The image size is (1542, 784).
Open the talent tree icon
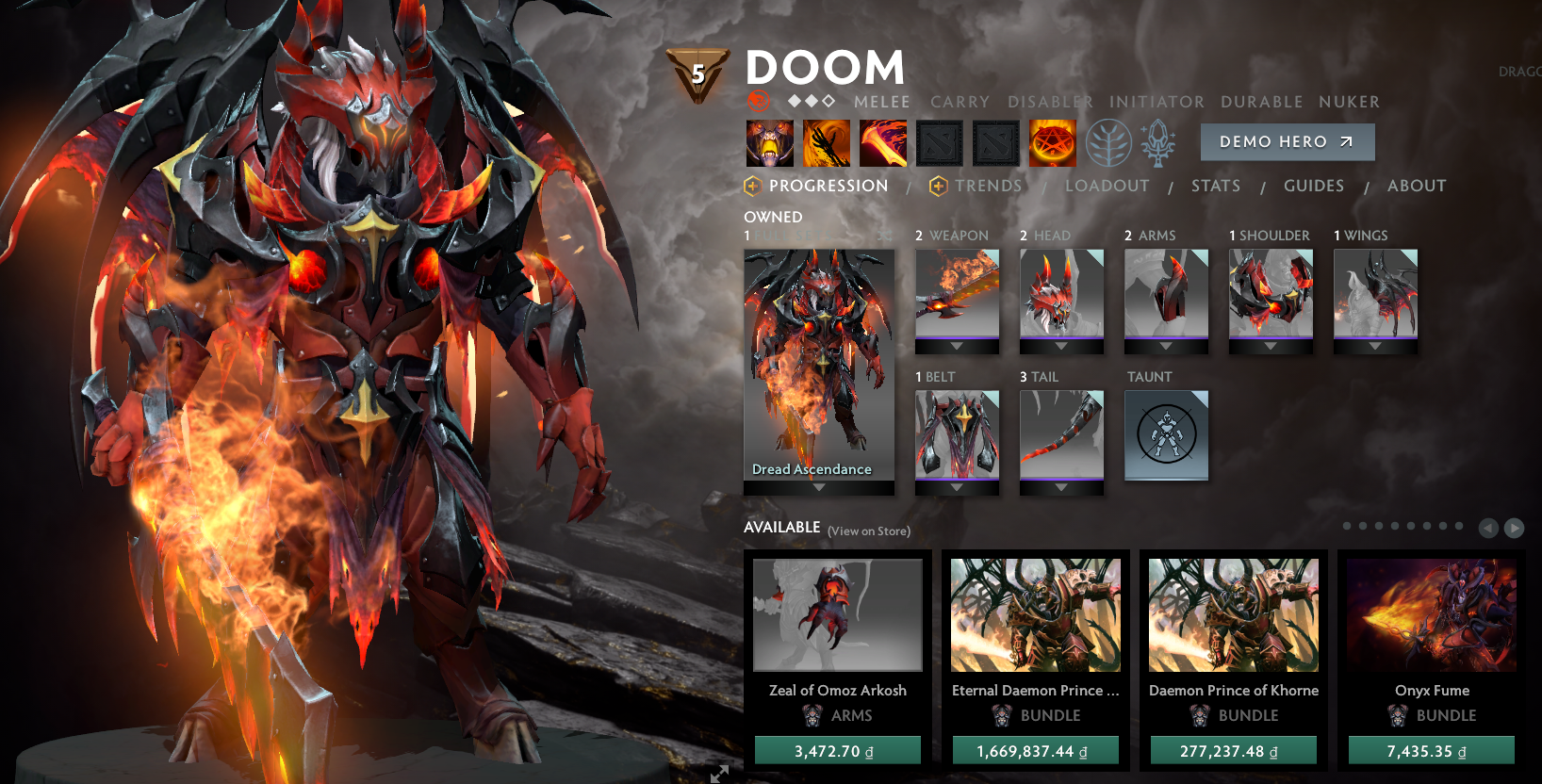click(1108, 142)
